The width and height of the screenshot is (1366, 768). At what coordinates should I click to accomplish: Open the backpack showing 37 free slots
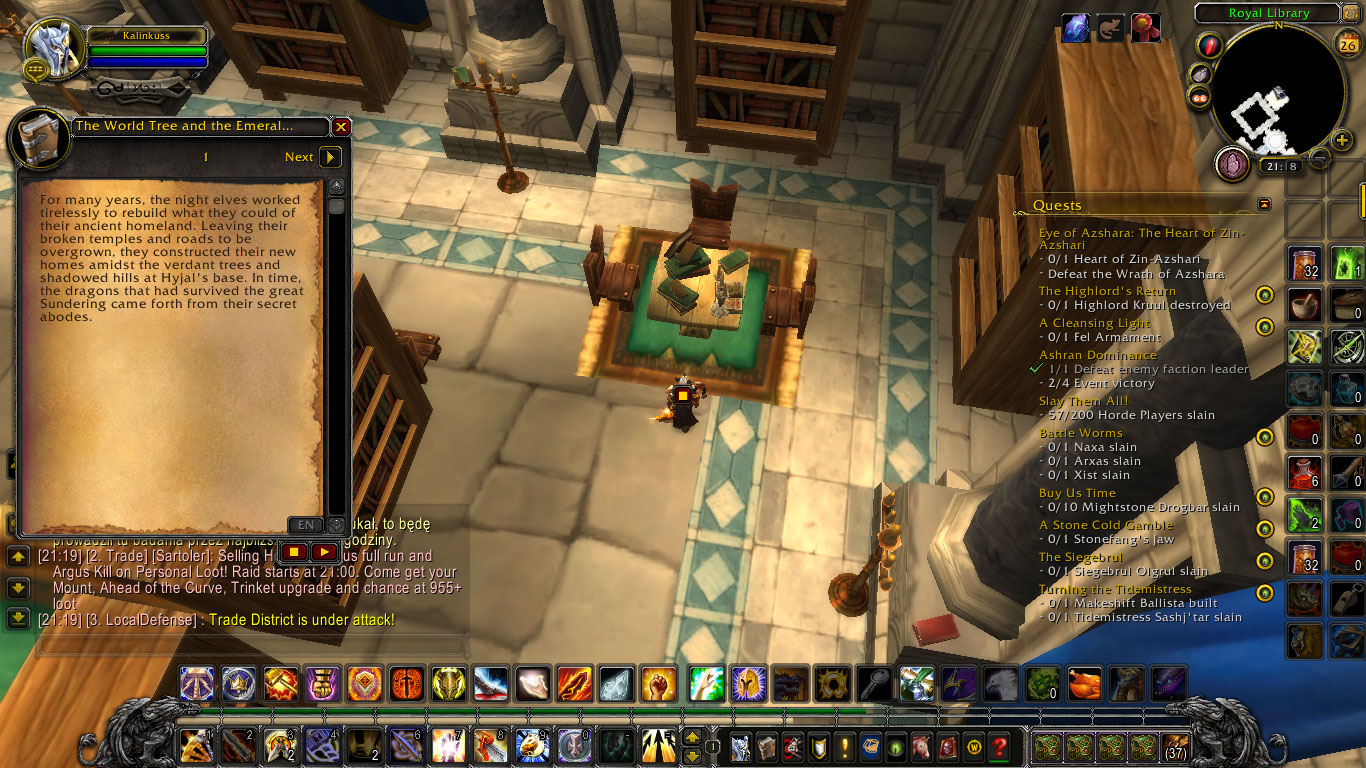click(x=1174, y=747)
